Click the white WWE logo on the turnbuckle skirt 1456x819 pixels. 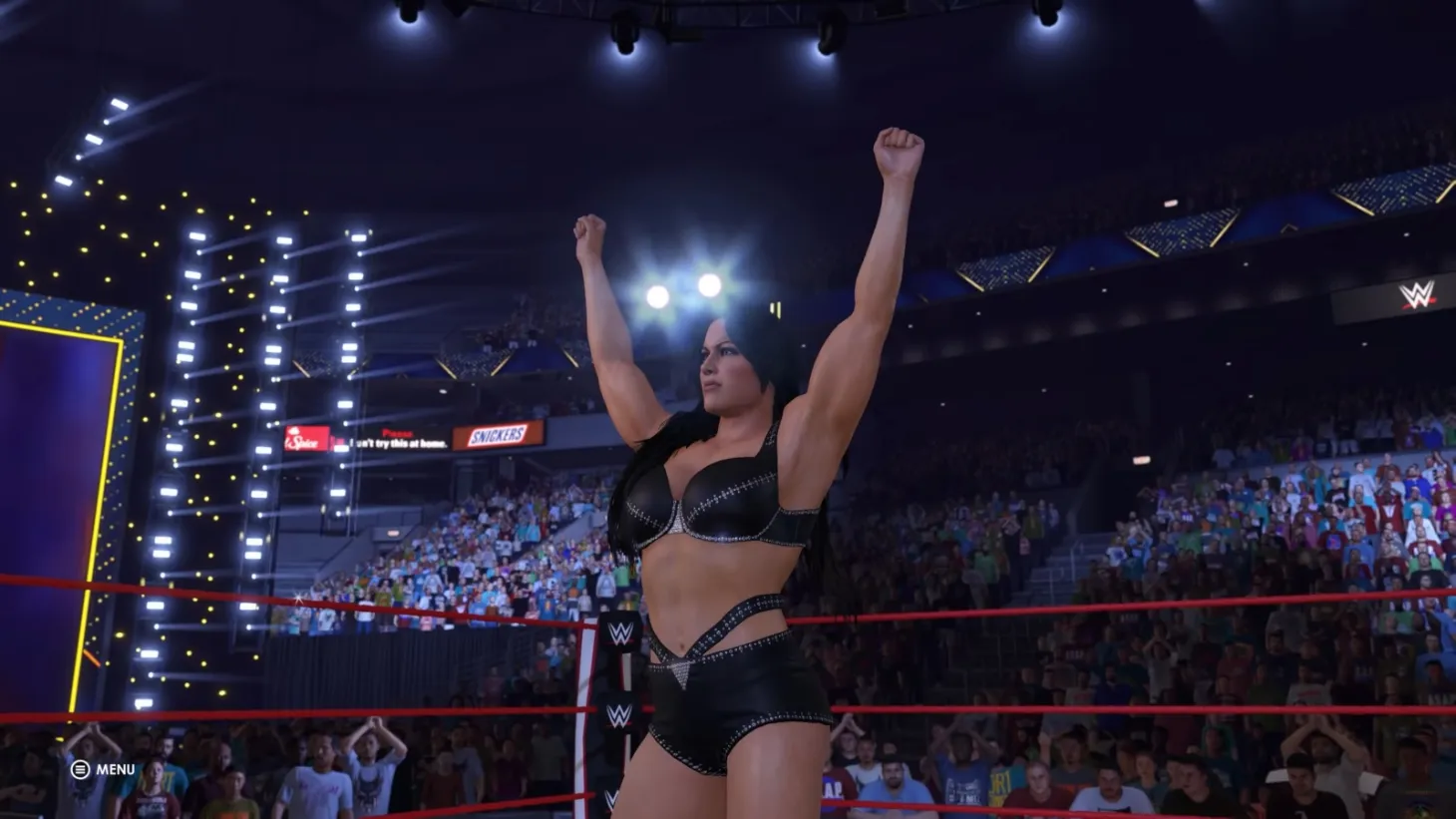tap(618, 714)
